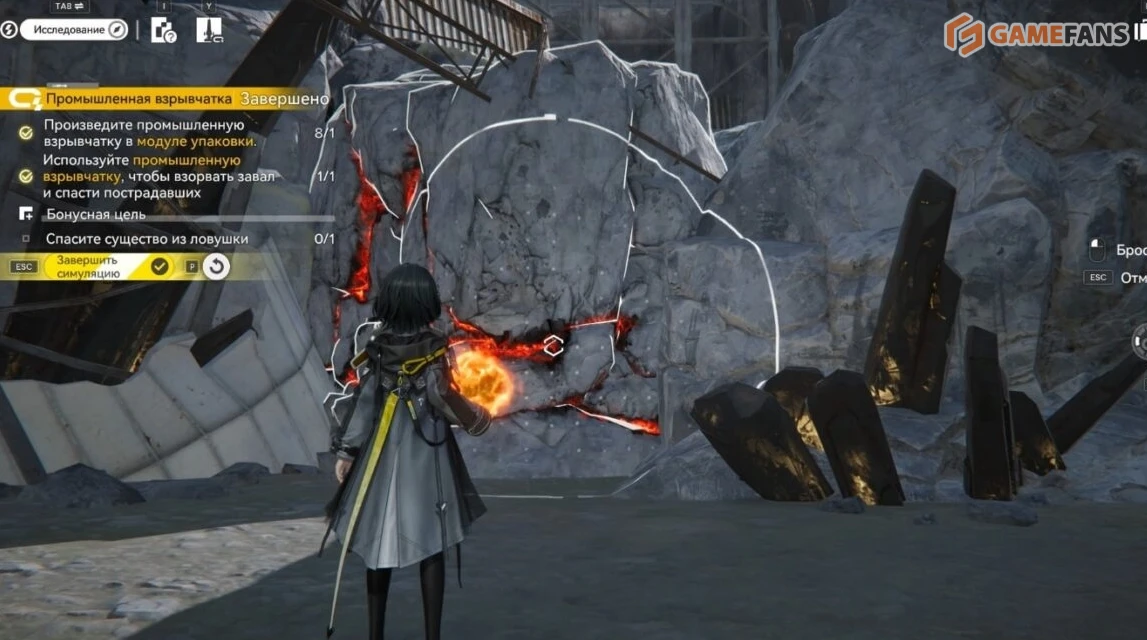Image resolution: width=1147 pixels, height=640 pixels.
Task: Open the blueprint help icon with question mark
Action: (163, 30)
